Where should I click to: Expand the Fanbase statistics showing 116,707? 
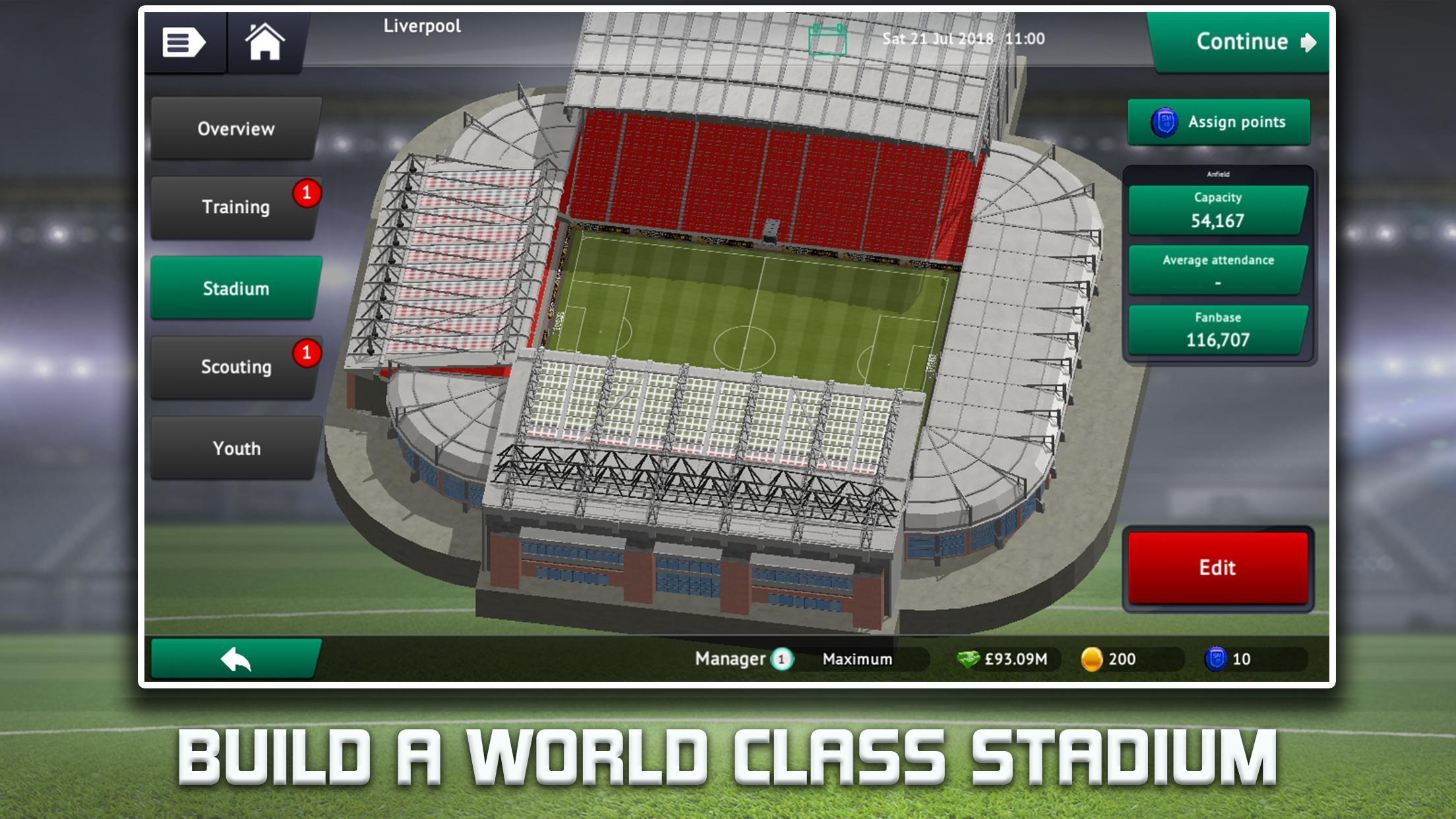1218,329
